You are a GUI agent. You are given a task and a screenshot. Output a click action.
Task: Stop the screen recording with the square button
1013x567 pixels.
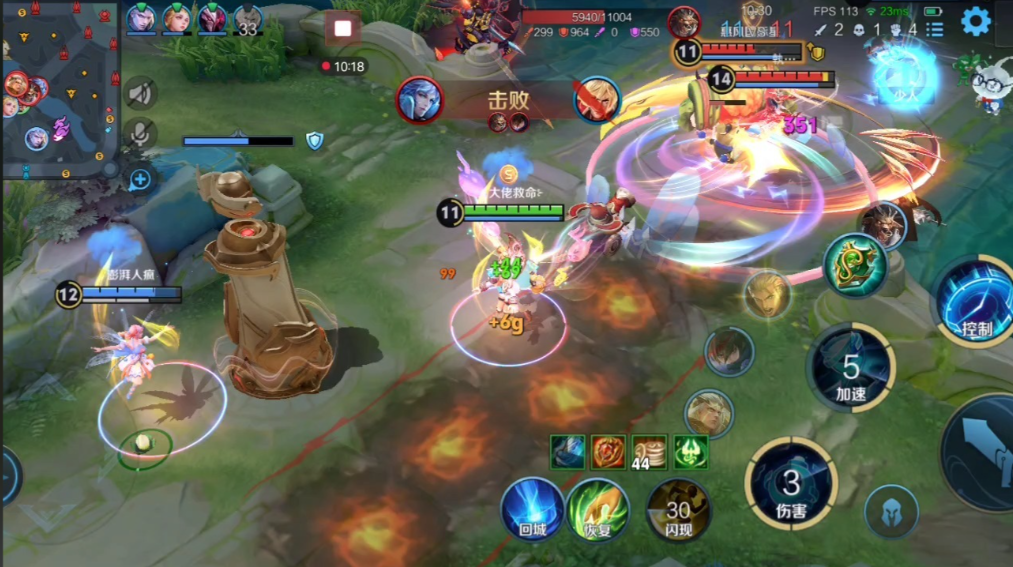[343, 28]
